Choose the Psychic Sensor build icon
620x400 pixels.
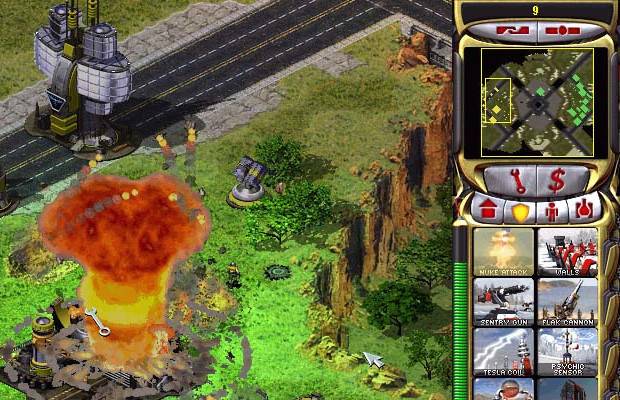567,350
